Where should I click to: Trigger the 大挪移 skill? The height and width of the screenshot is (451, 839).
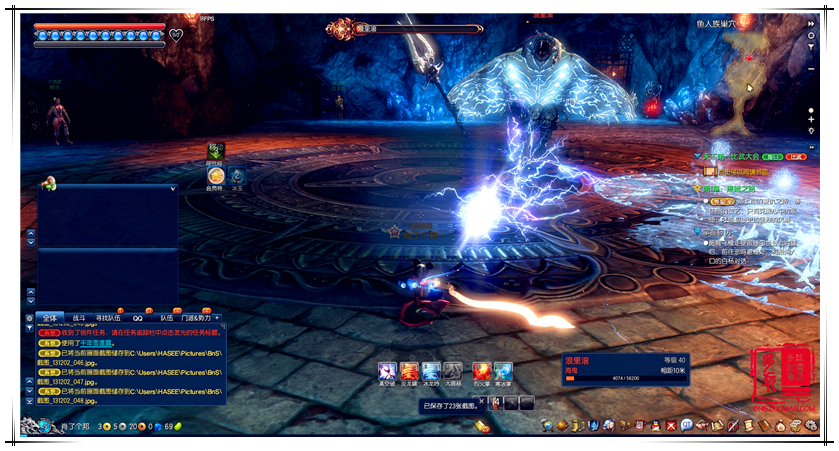[x=453, y=371]
